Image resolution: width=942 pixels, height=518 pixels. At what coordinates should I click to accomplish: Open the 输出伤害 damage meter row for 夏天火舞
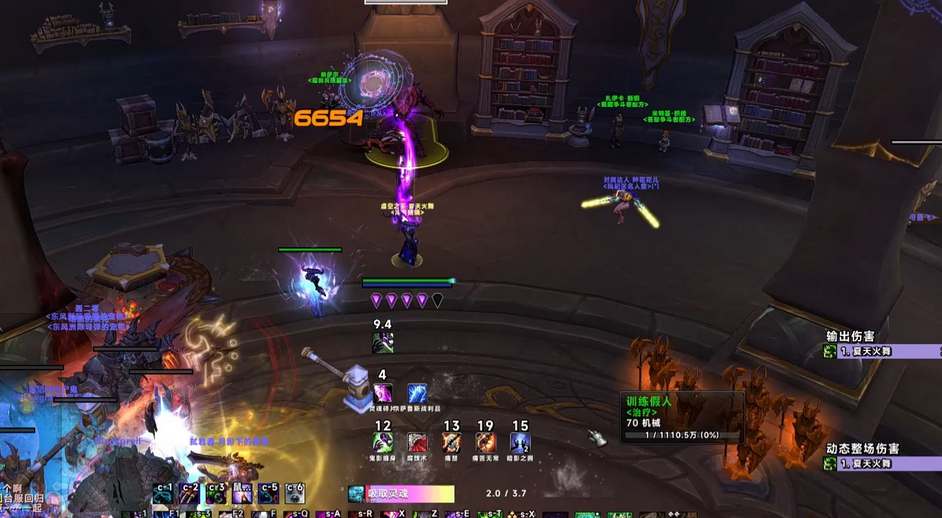[880, 352]
